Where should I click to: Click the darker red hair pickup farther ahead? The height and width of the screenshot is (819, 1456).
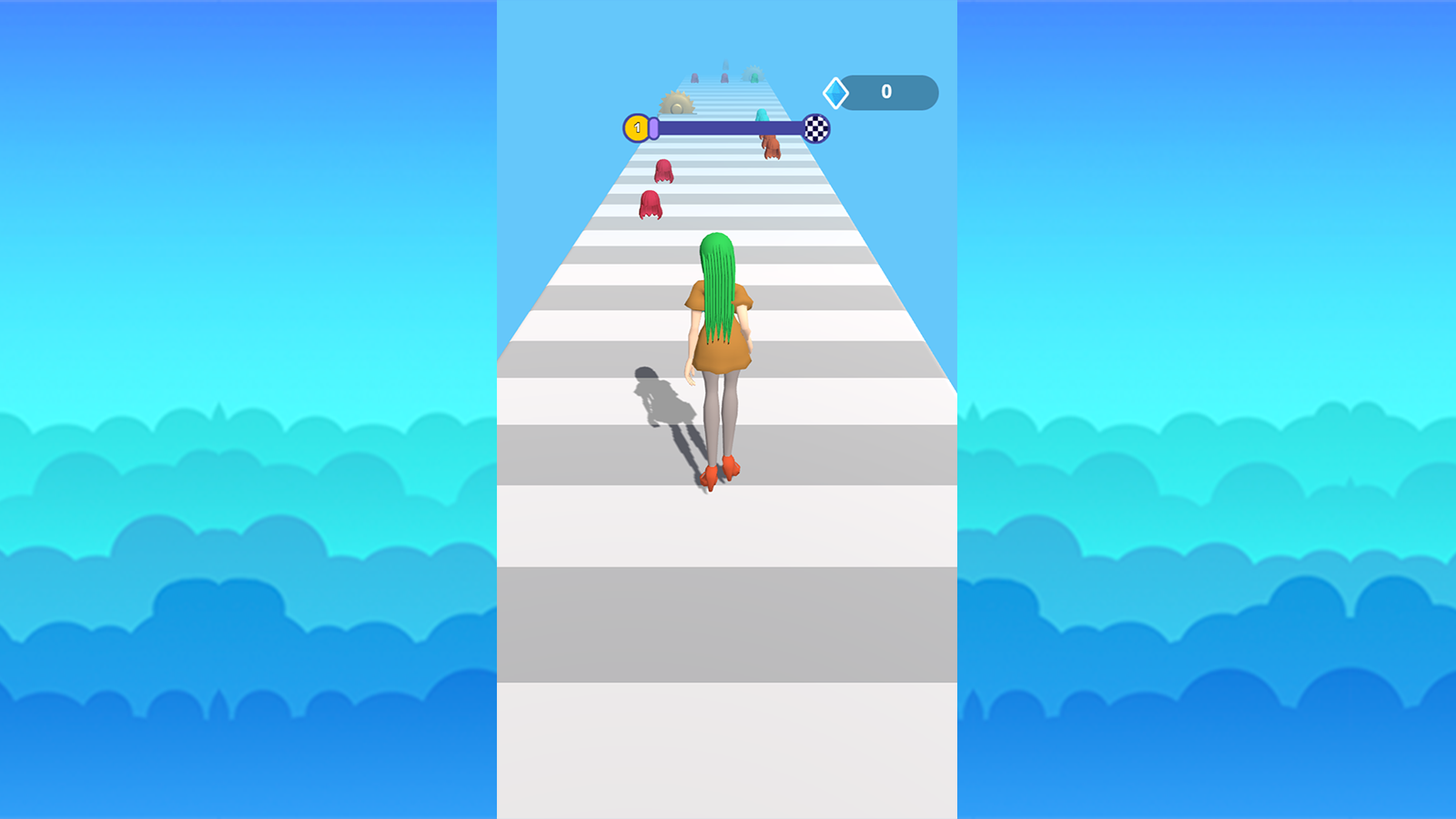[664, 173]
